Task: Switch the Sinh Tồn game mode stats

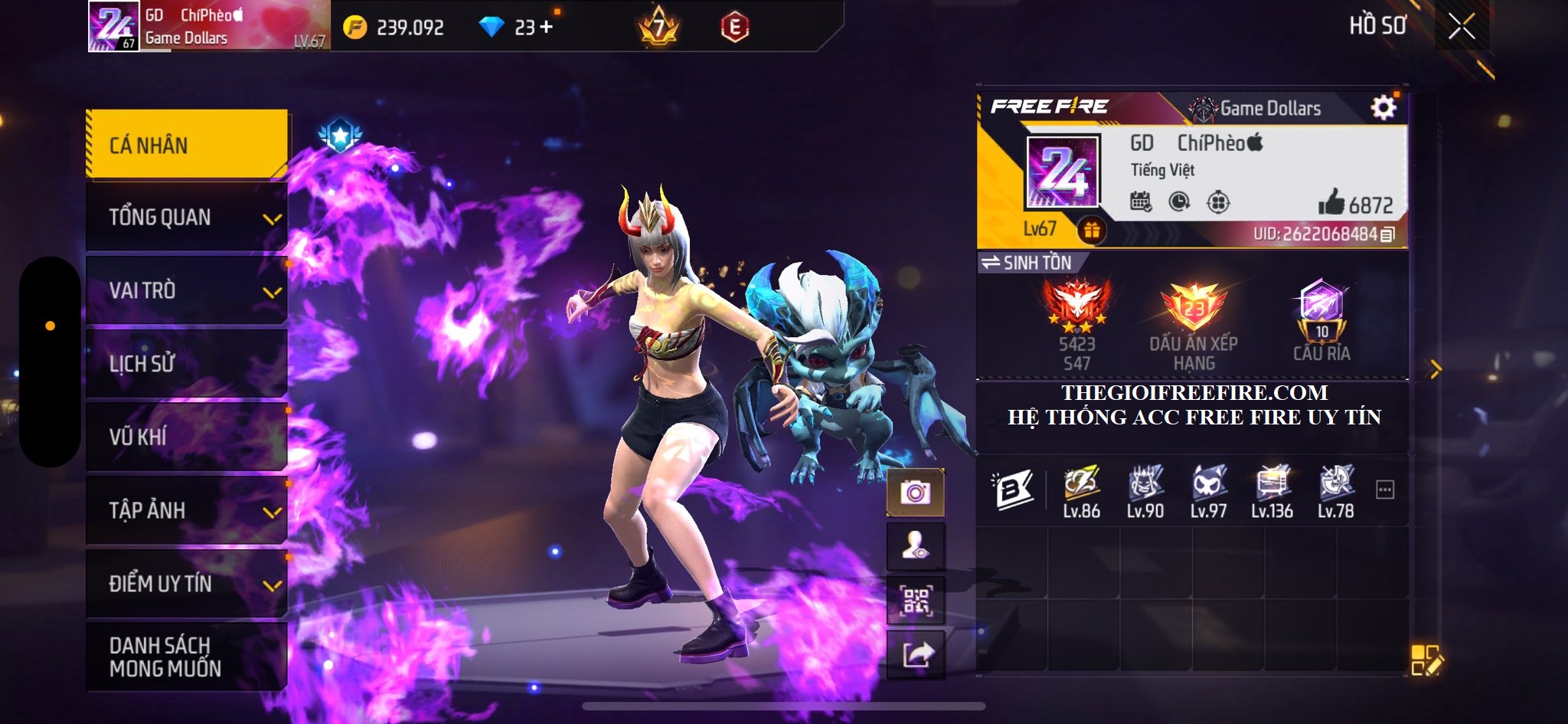Action: click(x=1029, y=263)
